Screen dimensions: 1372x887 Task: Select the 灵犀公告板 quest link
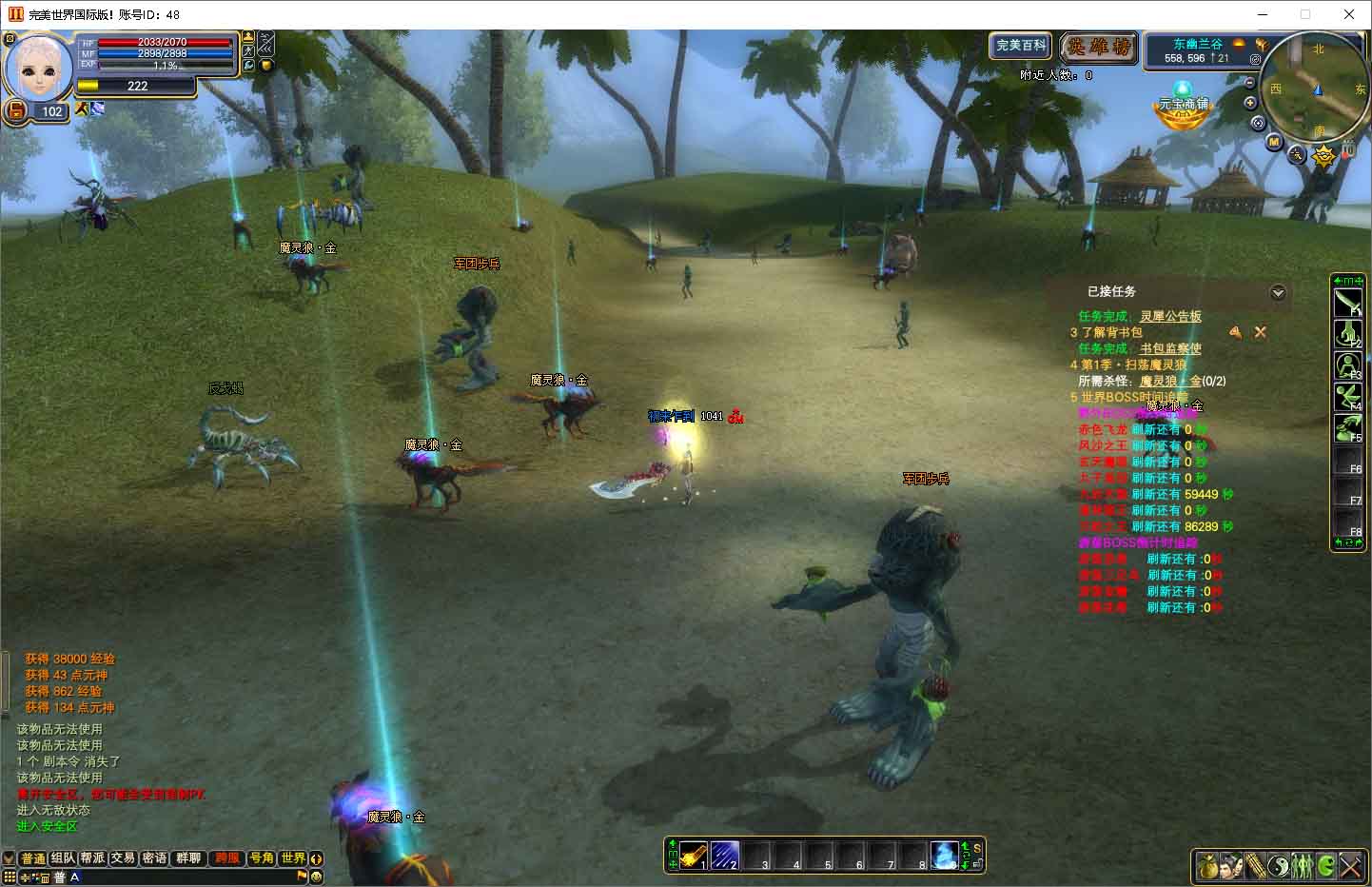tap(1170, 316)
